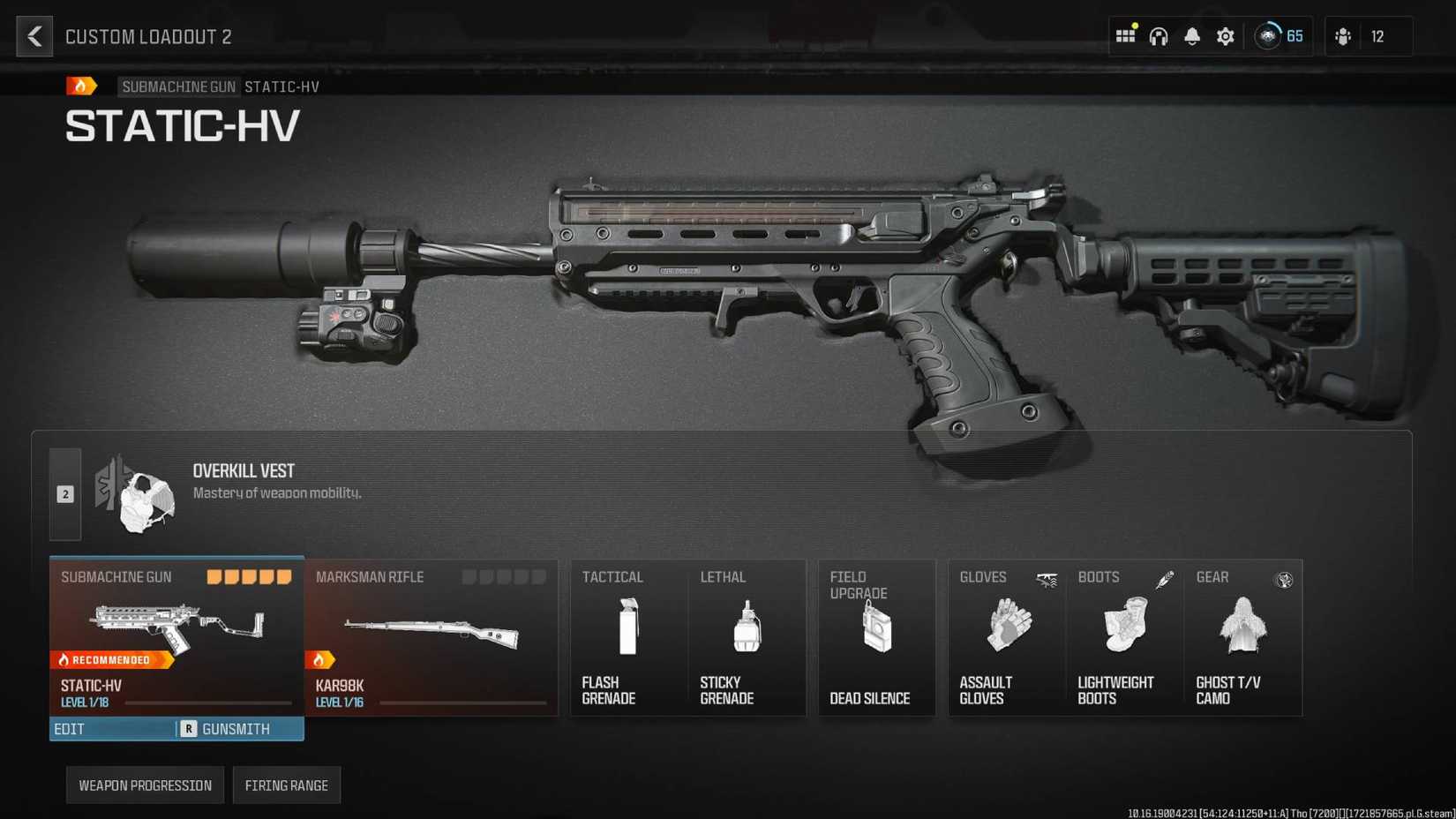Viewport: 1456px width, 819px height.
Task: Navigate back with the left arrow chevron
Action: point(34,36)
